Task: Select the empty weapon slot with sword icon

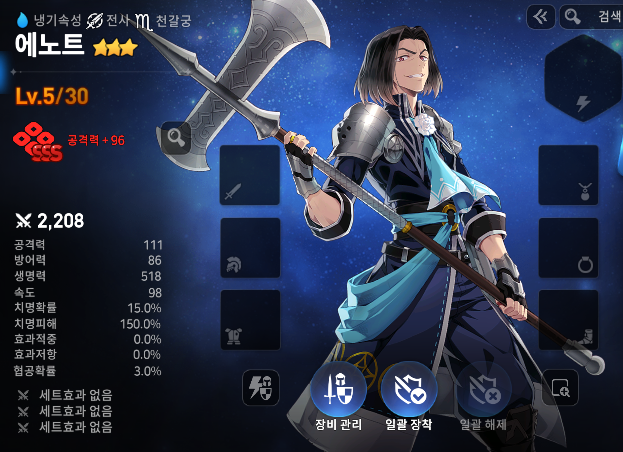Action: click(x=249, y=175)
